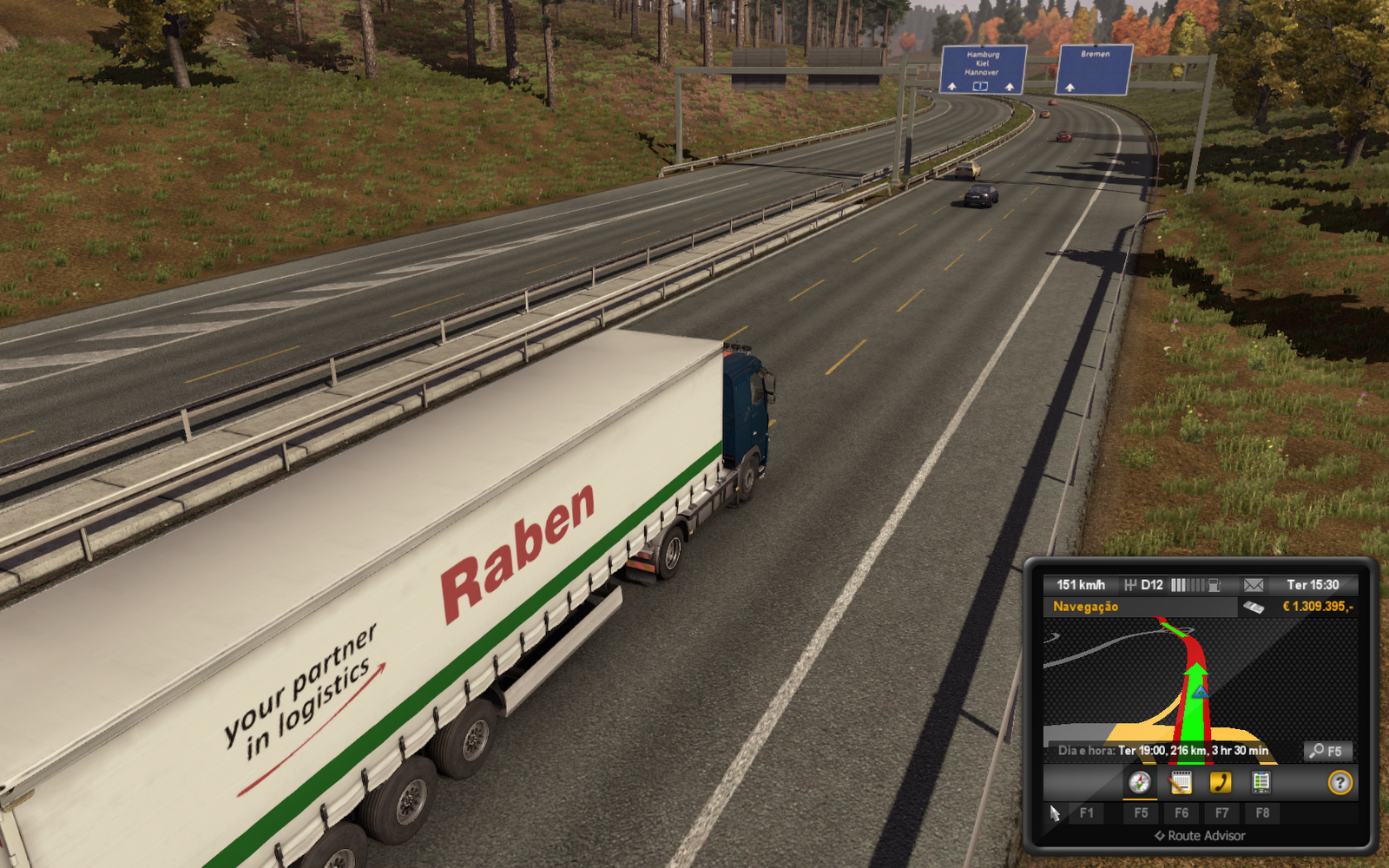Open the job info notepad icon
The height and width of the screenshot is (868, 1389).
click(x=1181, y=782)
